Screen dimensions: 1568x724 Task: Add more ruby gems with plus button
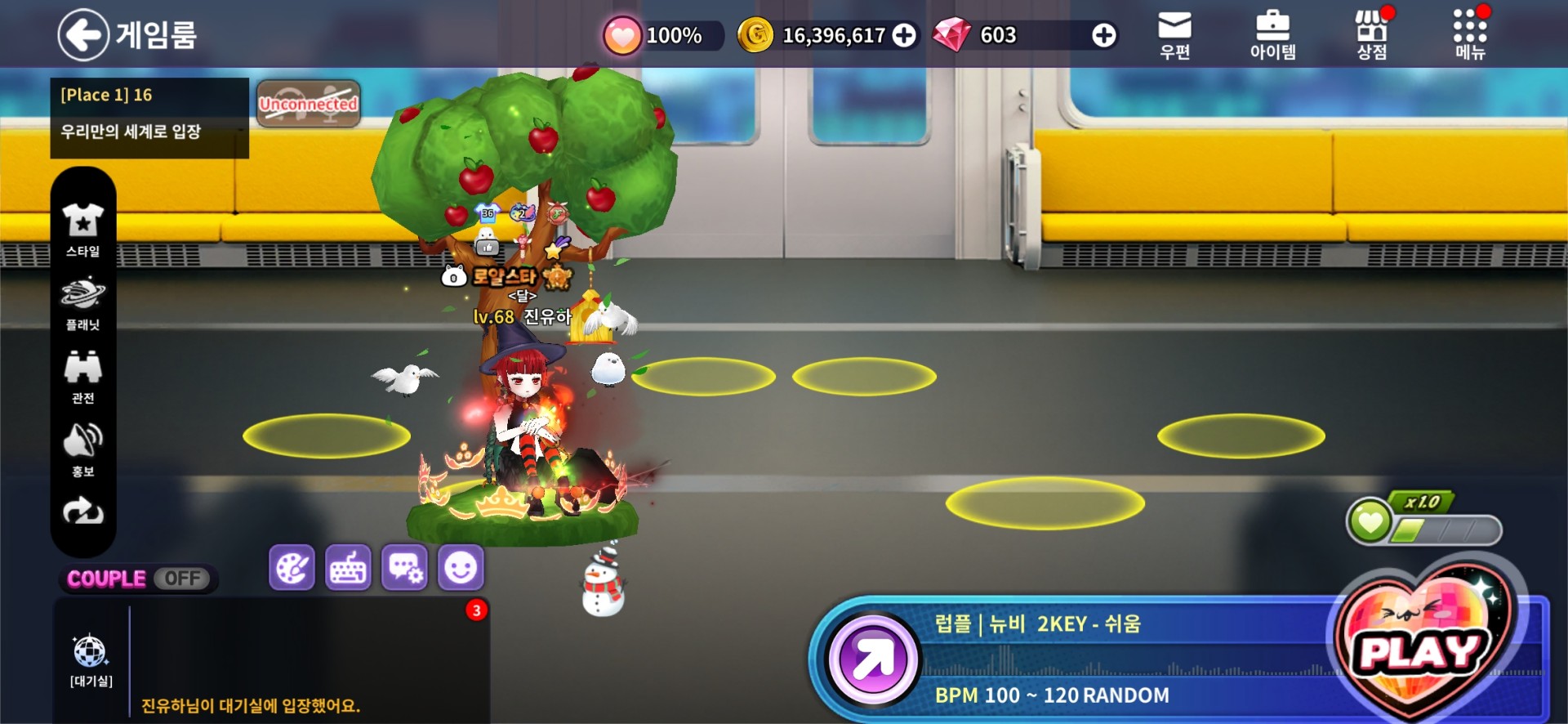pos(1103,35)
